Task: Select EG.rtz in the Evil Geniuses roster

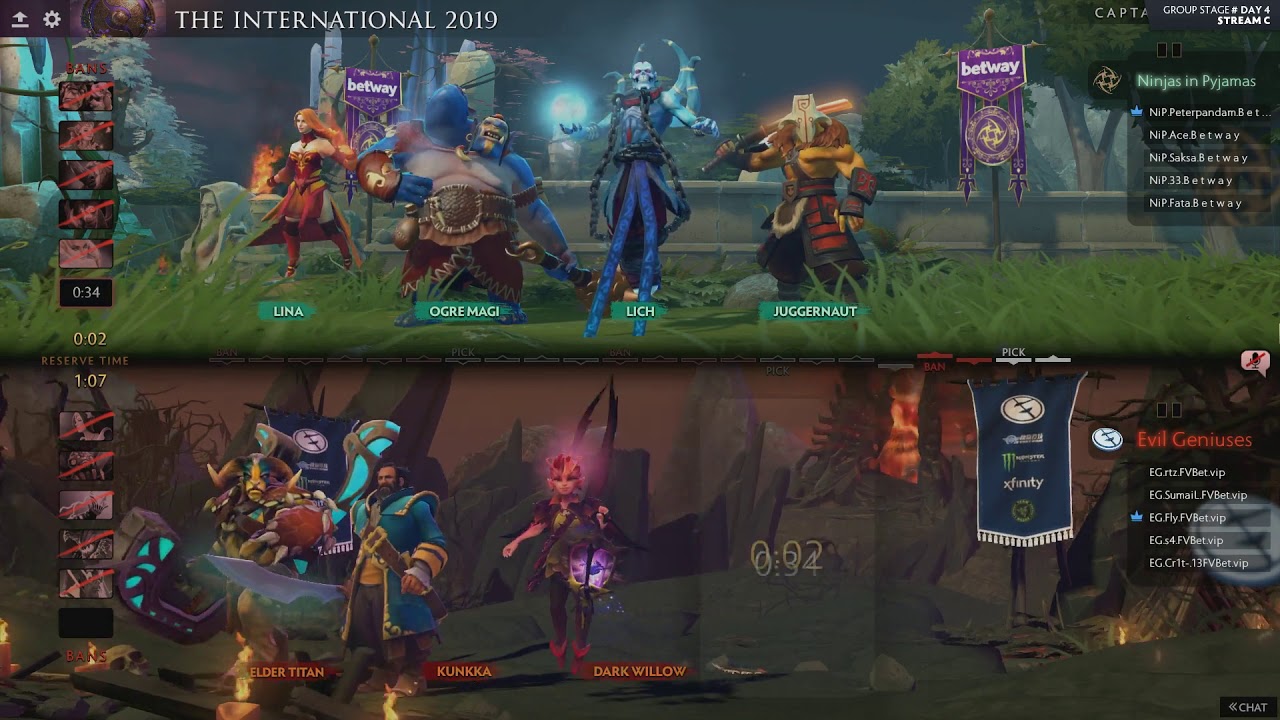Action: pos(1187,472)
